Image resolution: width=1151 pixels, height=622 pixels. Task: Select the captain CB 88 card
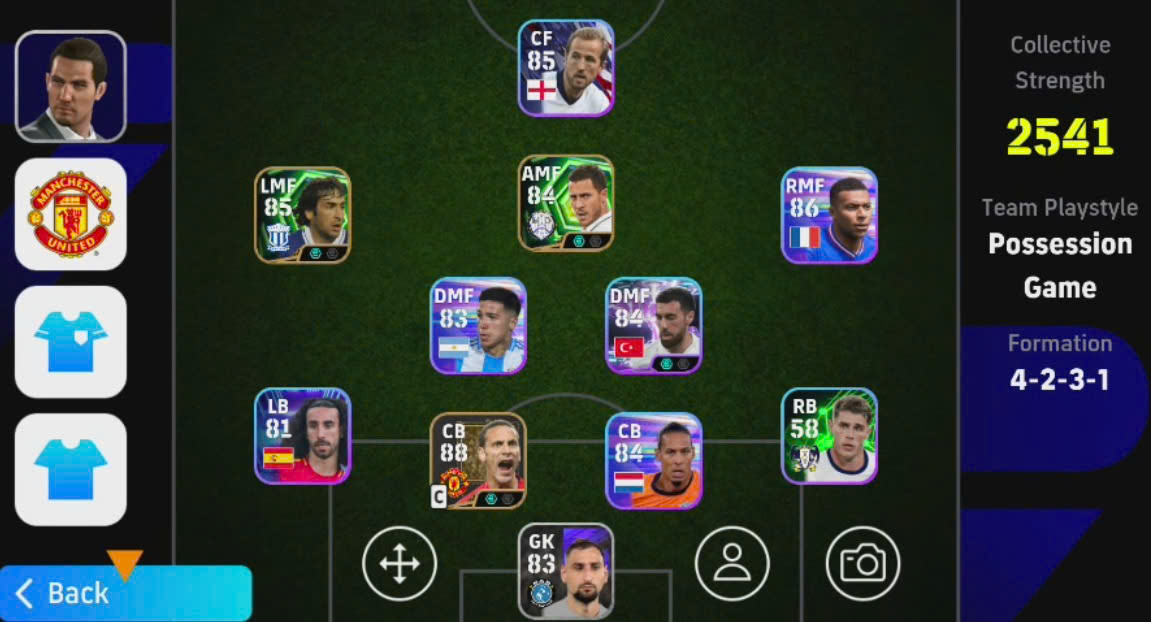(478, 461)
